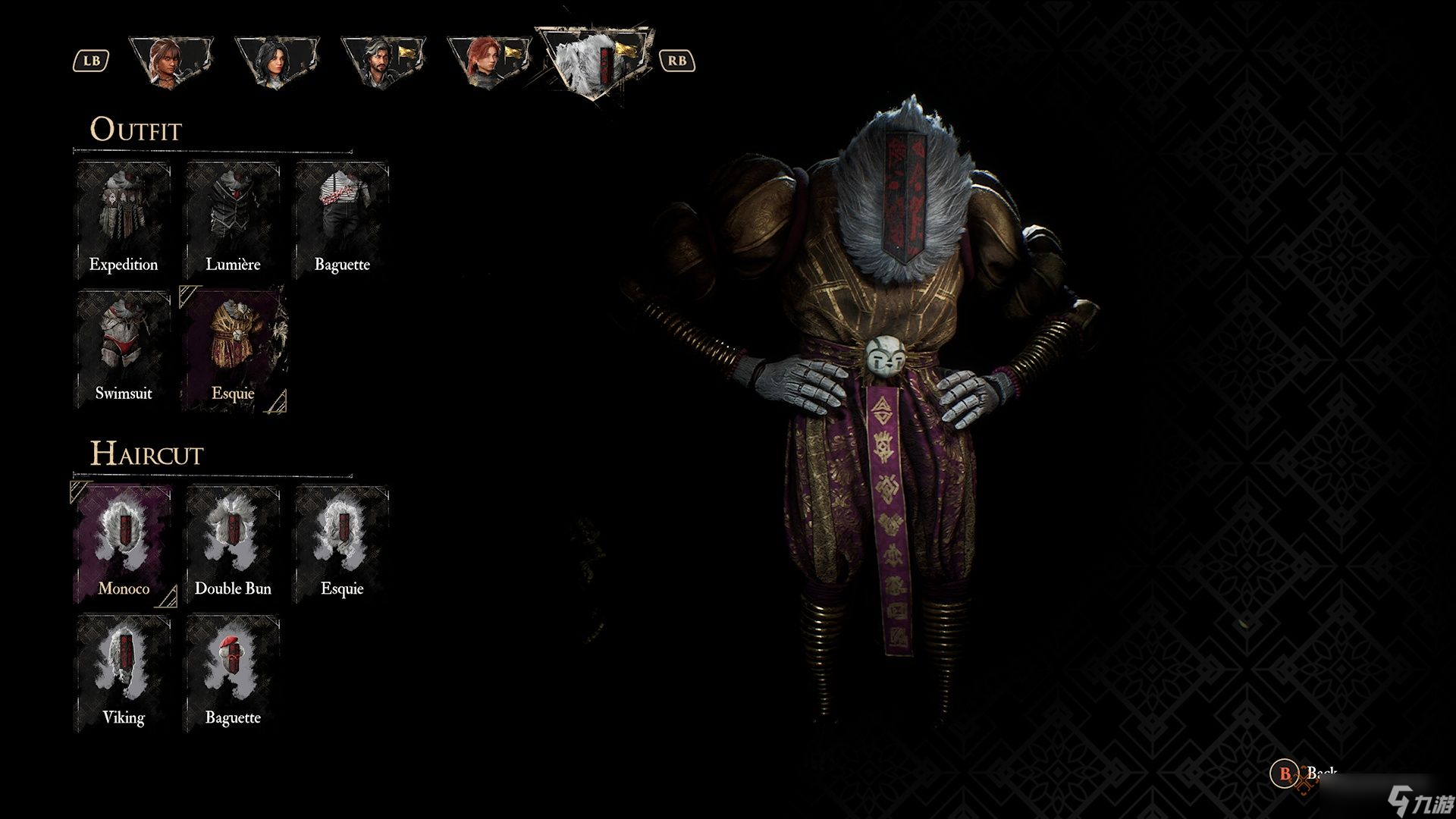The image size is (1456, 819).
Task: Select the golden Esquie outfit
Action: tap(233, 349)
